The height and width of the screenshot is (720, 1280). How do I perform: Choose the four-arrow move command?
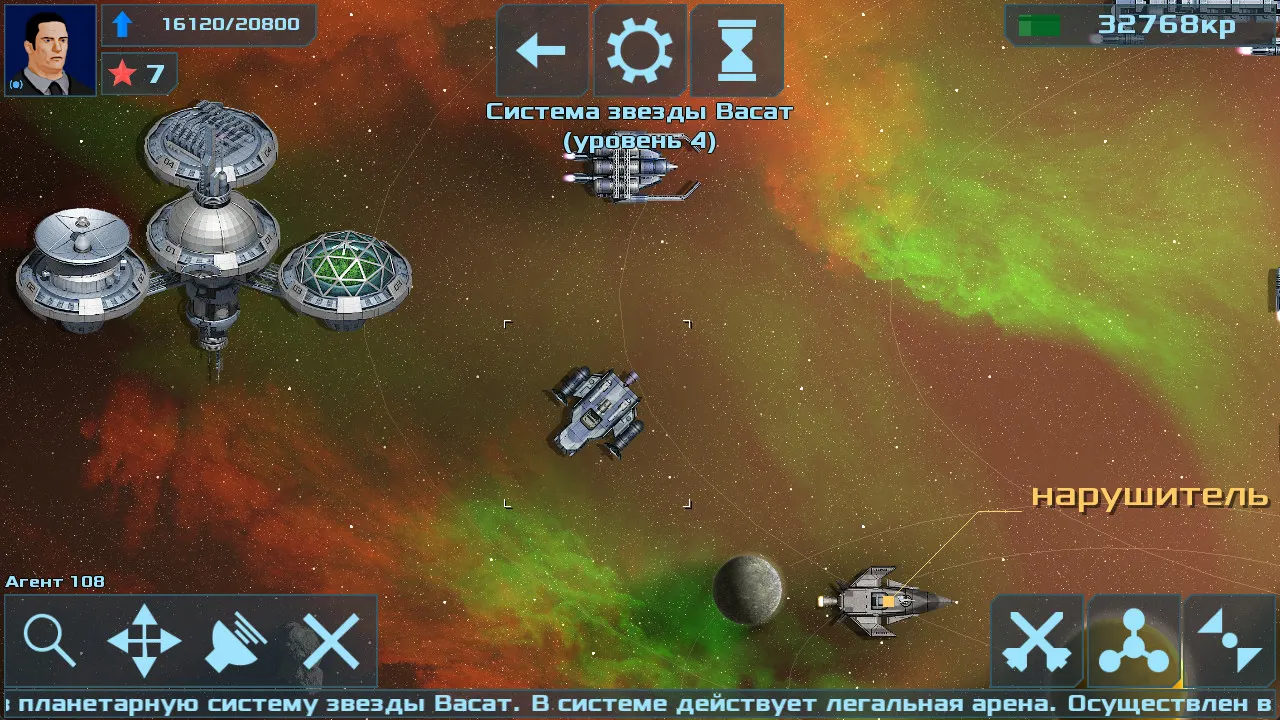click(144, 641)
